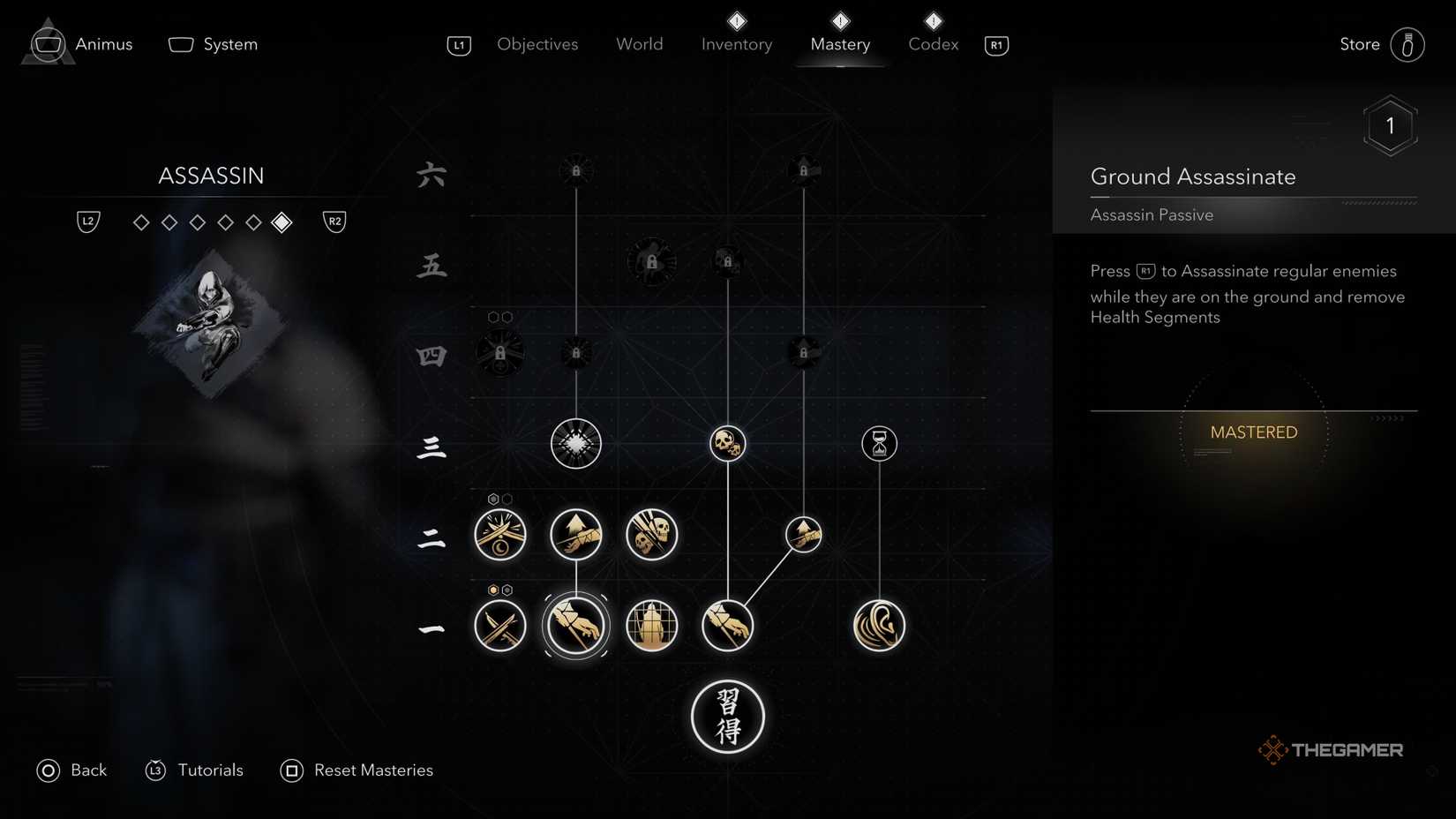
Task: Open the Inventory tab
Action: click(x=736, y=44)
